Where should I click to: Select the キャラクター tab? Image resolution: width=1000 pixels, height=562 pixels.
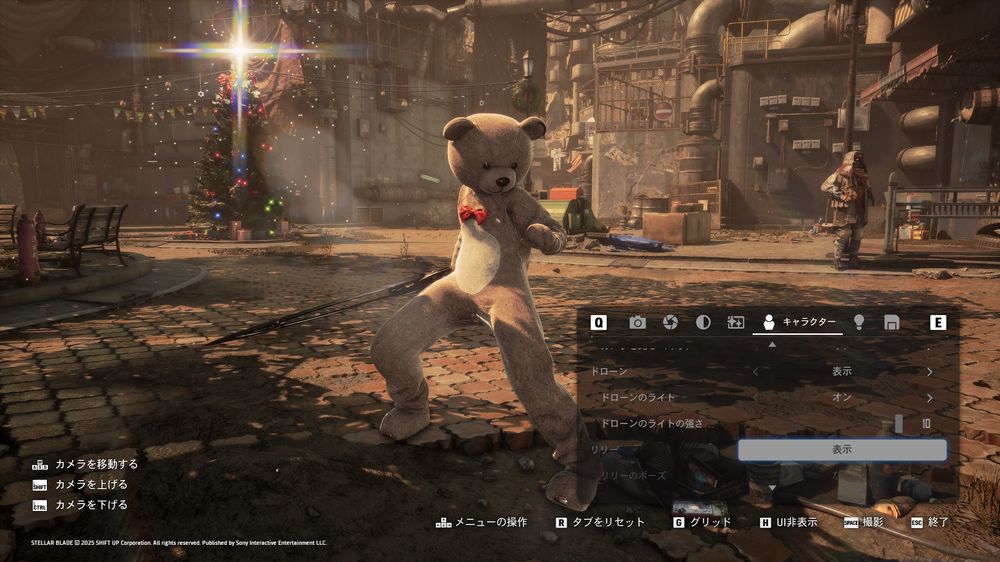coord(797,322)
